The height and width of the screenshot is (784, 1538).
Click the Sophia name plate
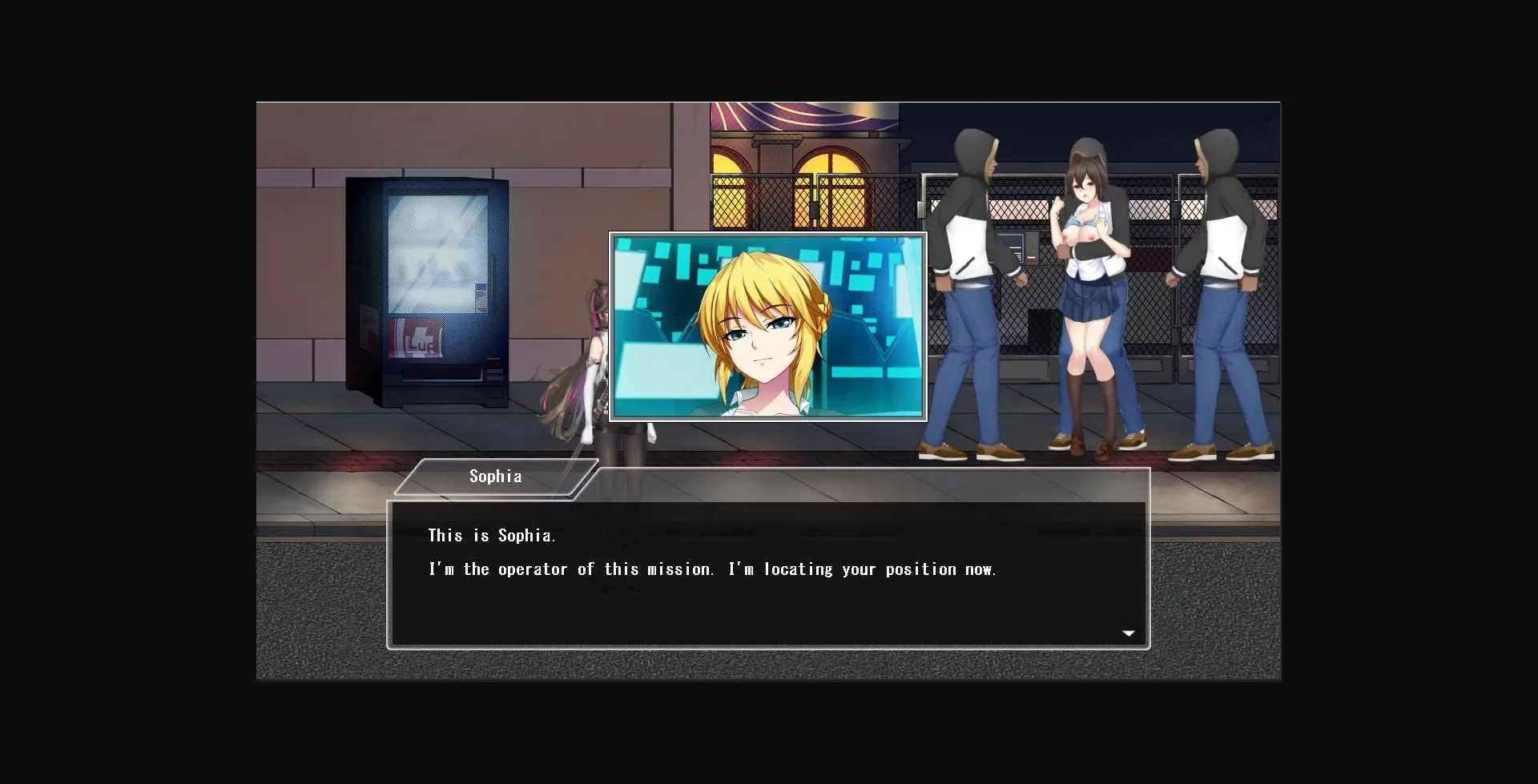point(495,476)
